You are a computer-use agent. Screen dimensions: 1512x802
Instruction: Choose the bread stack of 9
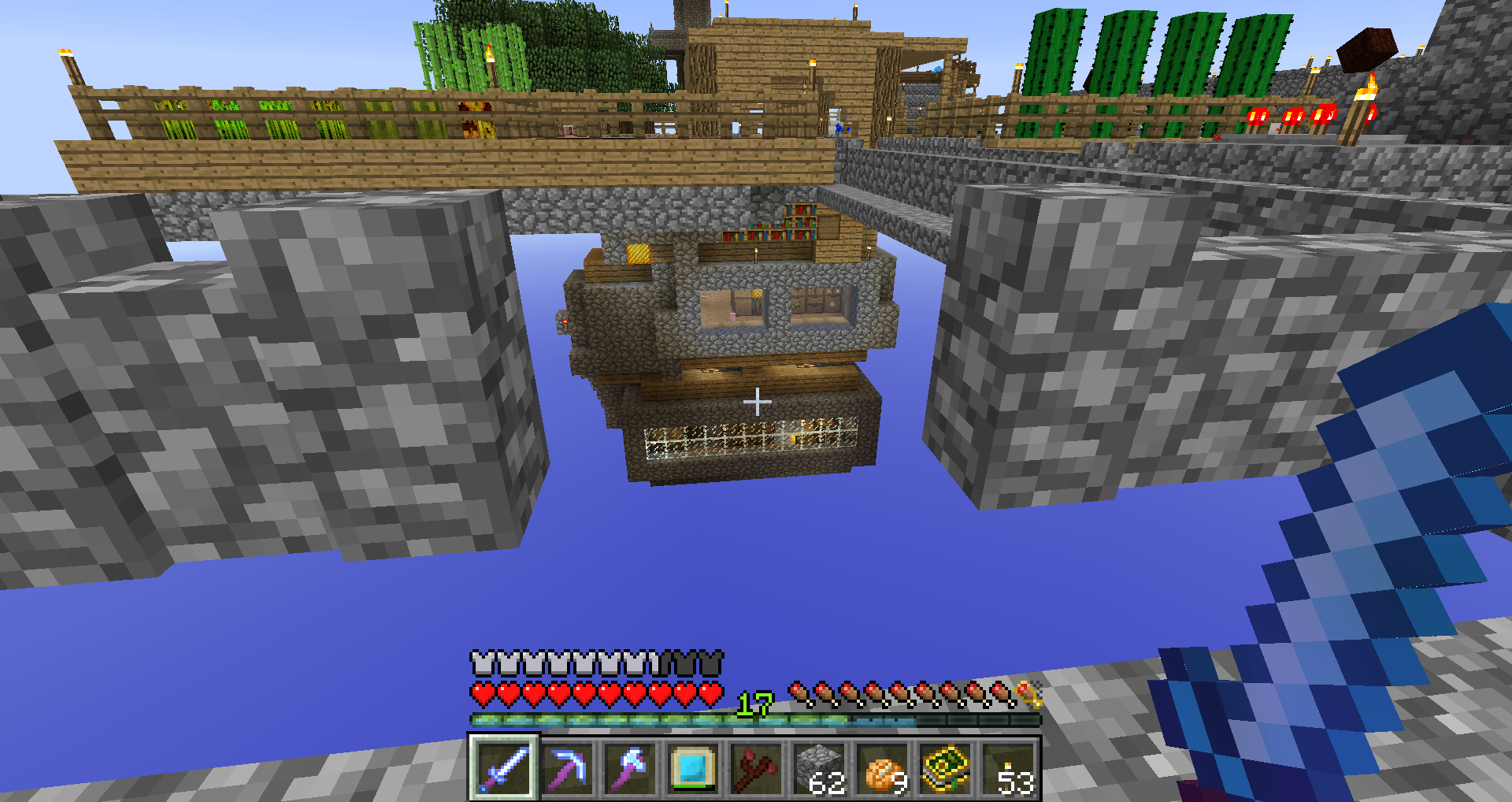coord(882,768)
